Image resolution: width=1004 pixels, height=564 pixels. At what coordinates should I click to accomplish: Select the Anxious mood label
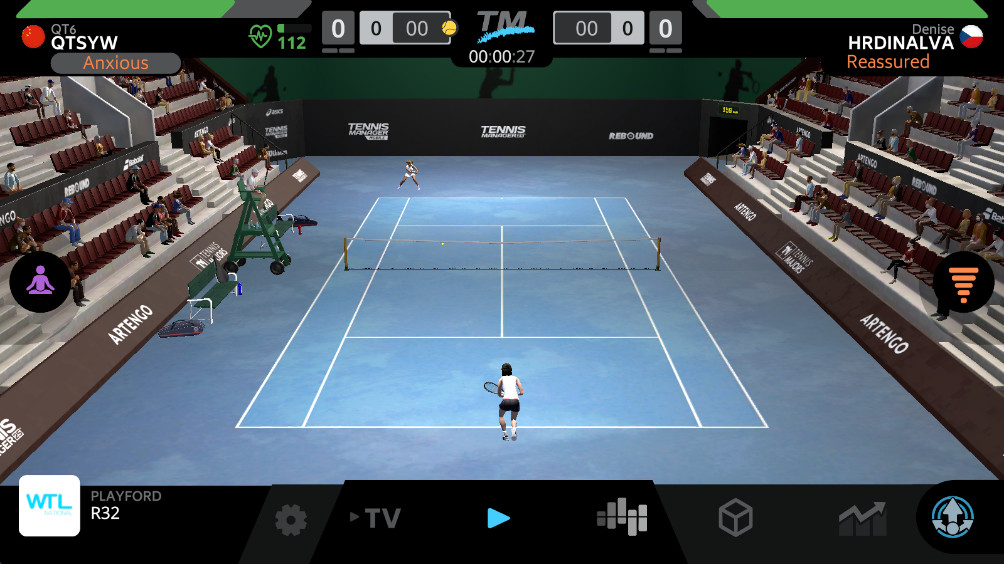[116, 63]
